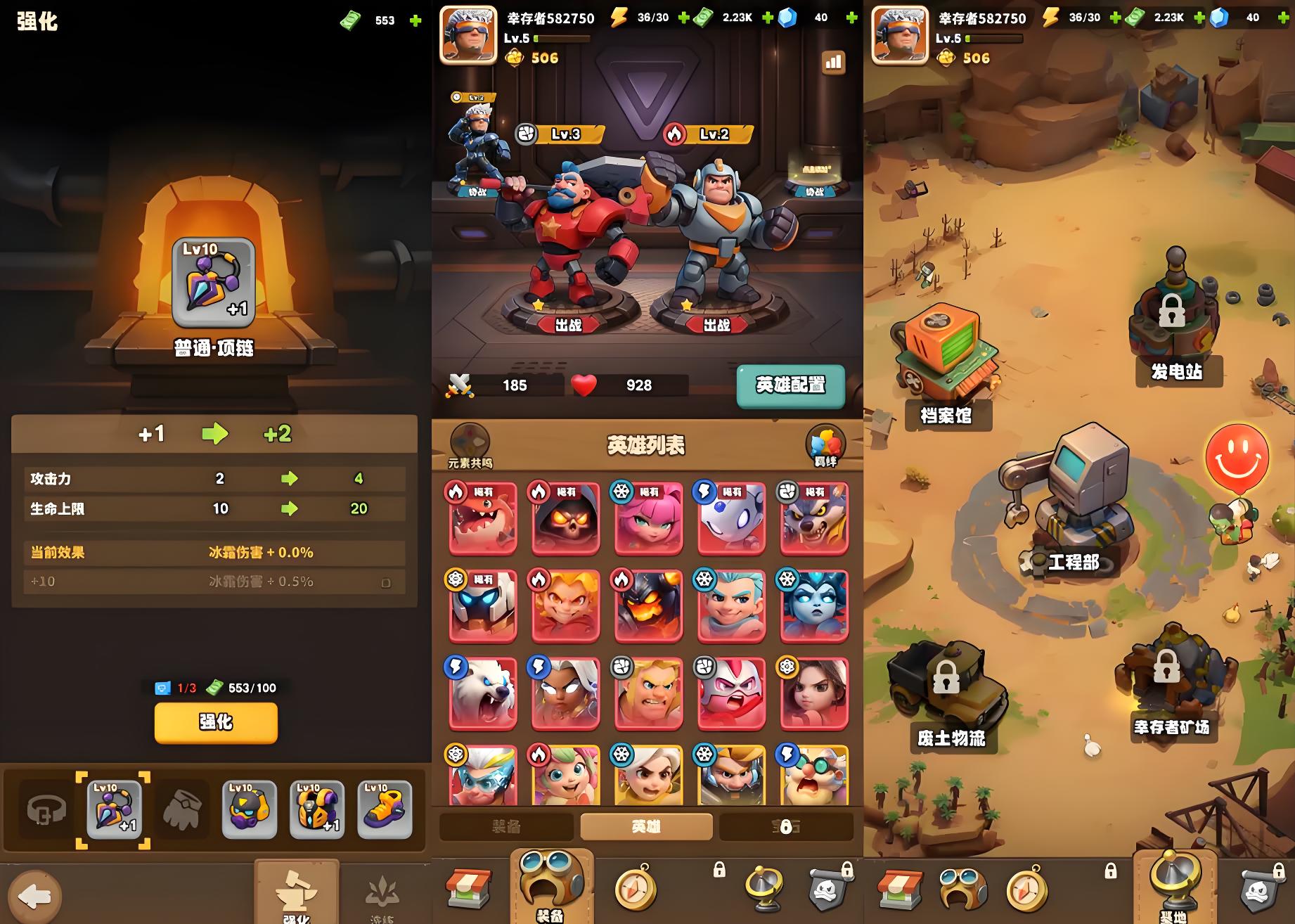Open the 档案馆 archive building

(x=945, y=366)
